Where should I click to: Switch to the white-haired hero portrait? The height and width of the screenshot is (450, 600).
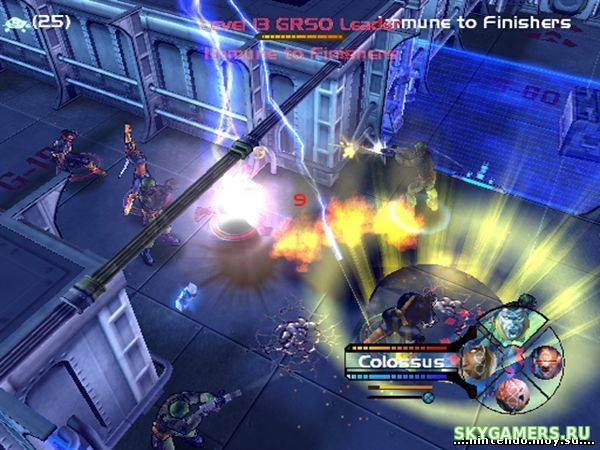[477, 360]
